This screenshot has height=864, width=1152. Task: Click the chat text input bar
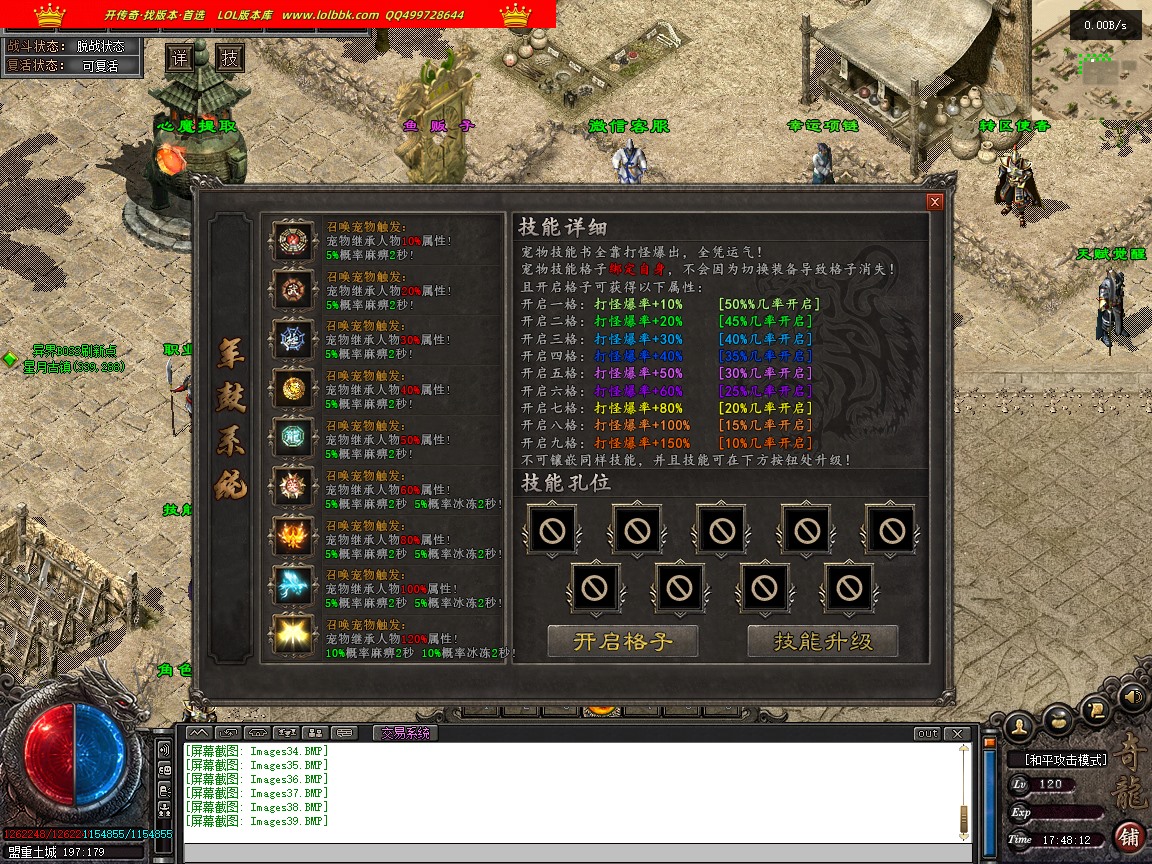(575, 853)
